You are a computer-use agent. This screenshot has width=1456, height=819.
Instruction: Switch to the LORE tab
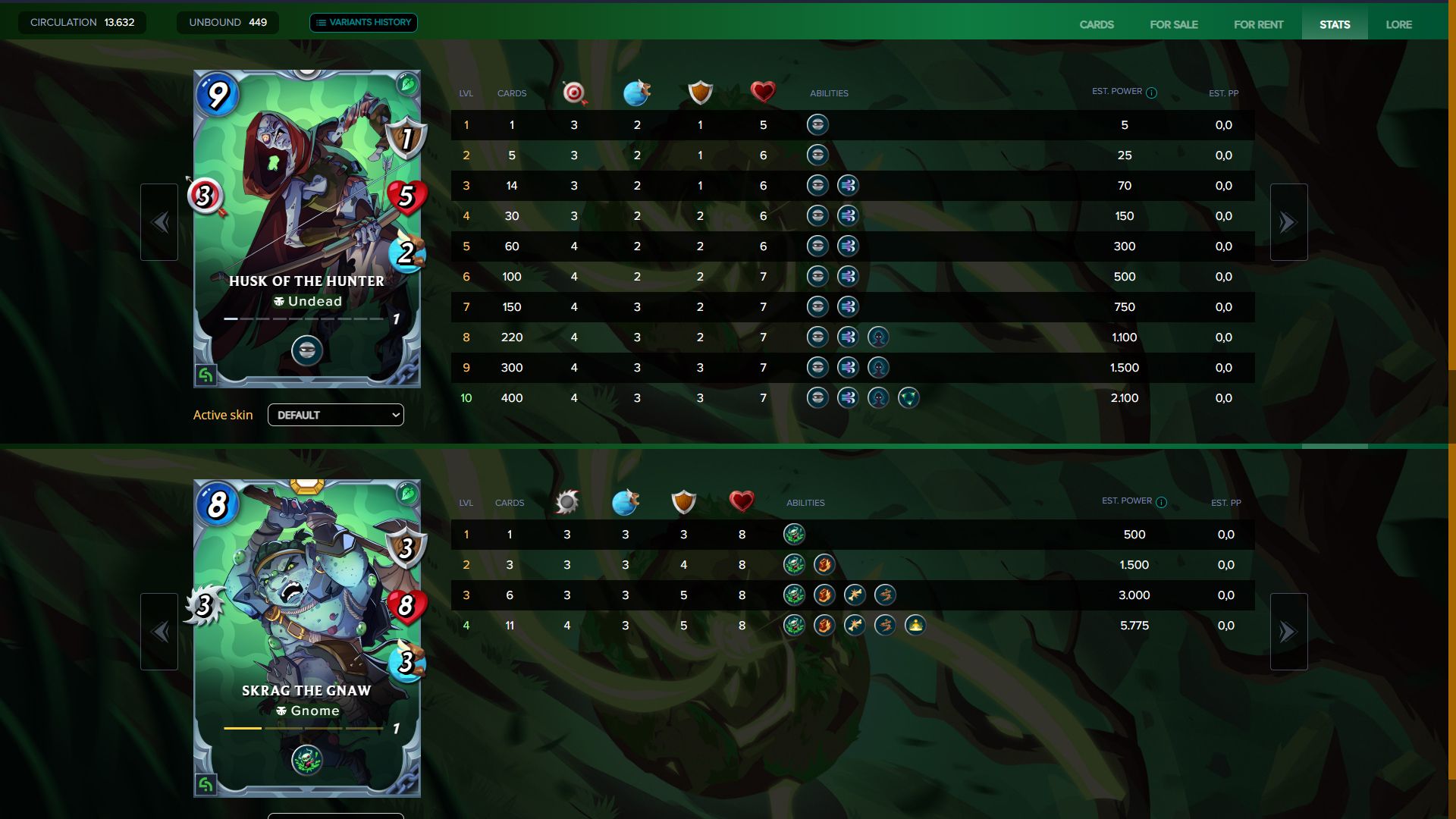click(x=1399, y=24)
